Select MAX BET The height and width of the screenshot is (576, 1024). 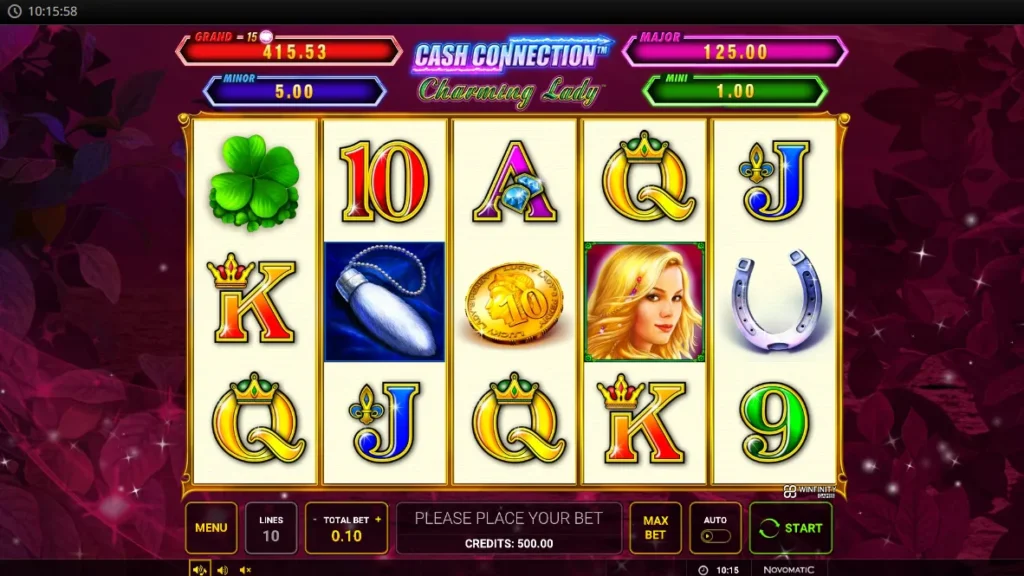[655, 528]
